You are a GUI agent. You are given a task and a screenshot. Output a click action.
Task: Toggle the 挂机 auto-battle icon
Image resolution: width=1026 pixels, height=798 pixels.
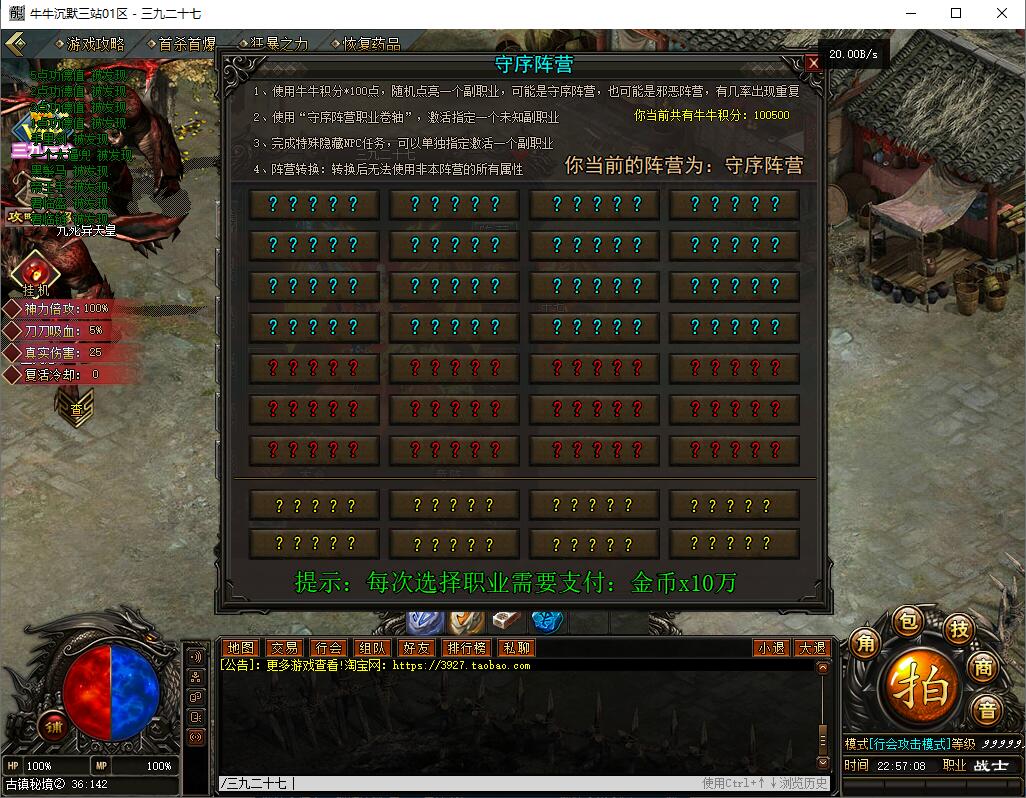click(35, 270)
